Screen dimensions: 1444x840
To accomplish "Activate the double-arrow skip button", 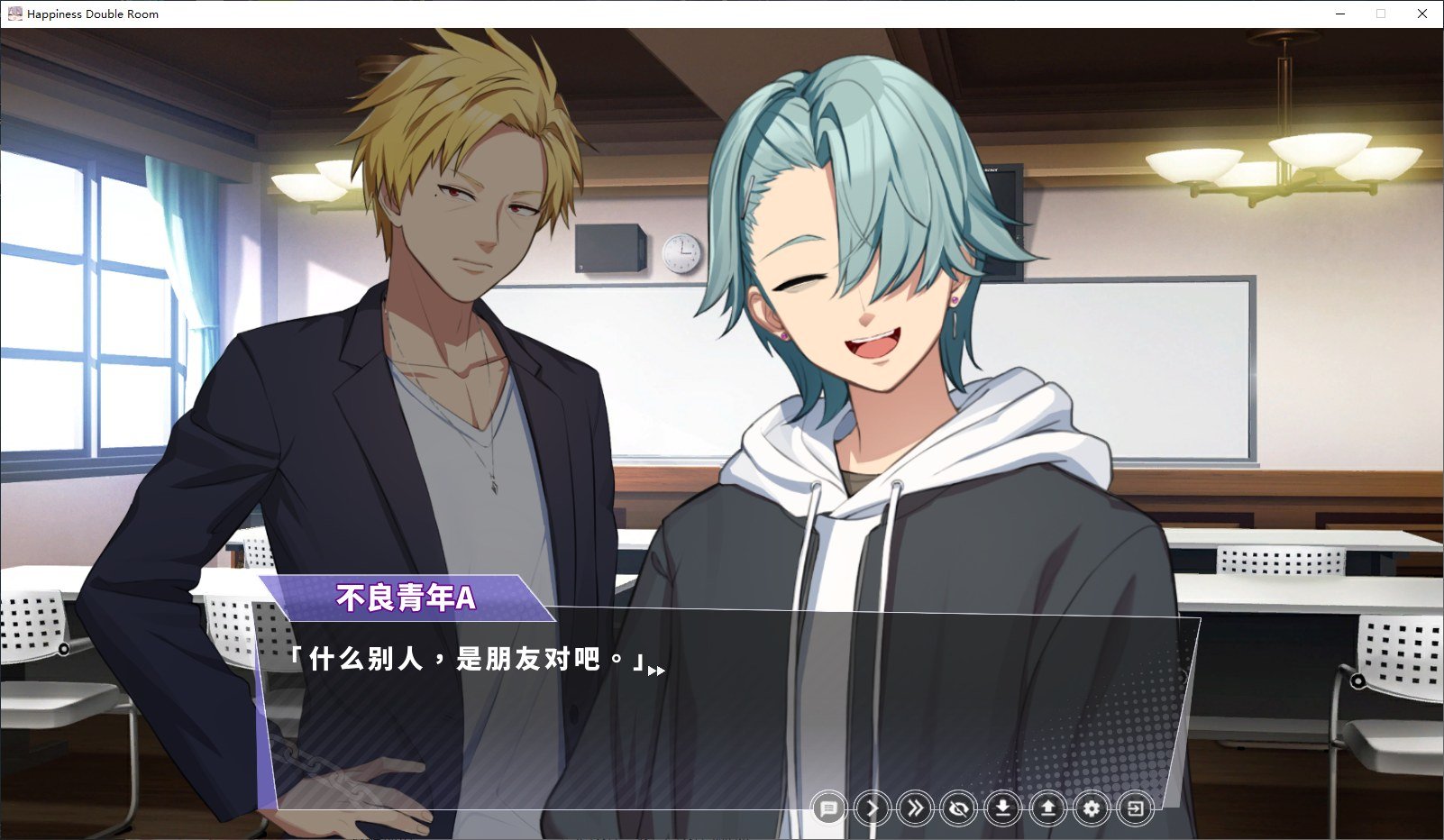I will (915, 808).
